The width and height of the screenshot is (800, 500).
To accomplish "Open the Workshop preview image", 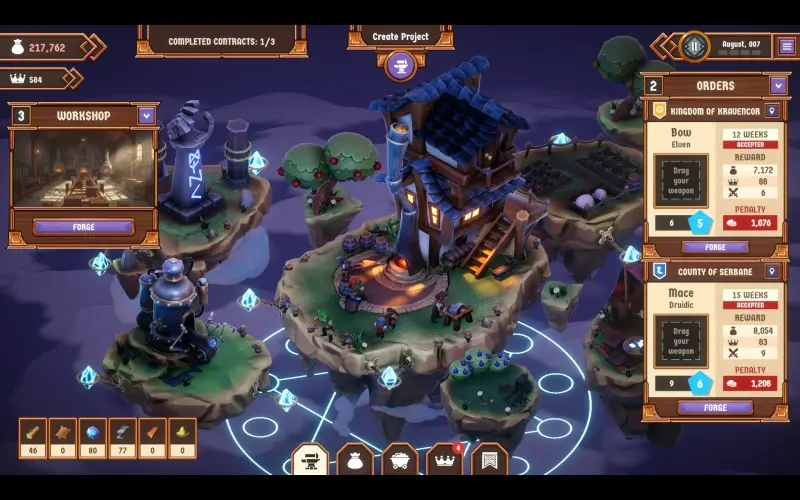I will pos(84,170).
